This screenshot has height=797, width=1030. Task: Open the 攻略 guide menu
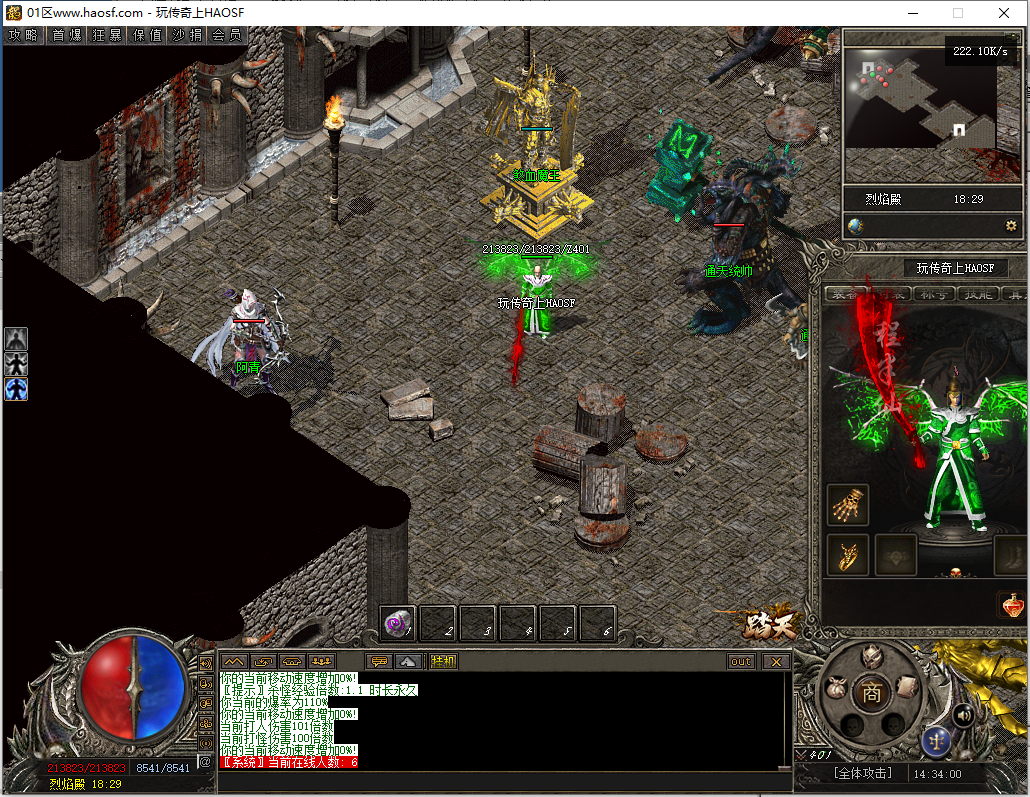(x=23, y=35)
